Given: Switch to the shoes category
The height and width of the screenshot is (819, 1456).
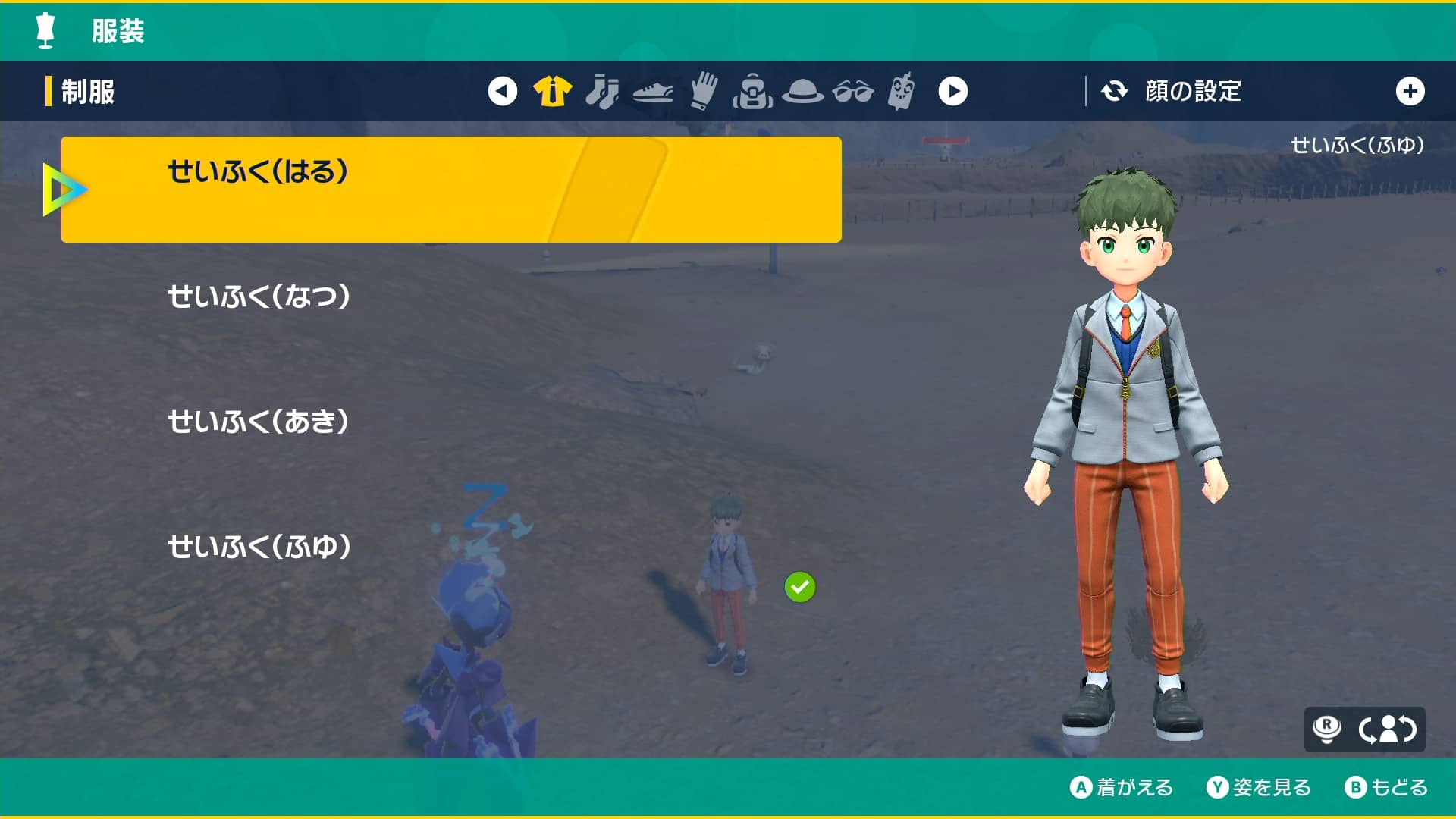Looking at the screenshot, I should [654, 90].
